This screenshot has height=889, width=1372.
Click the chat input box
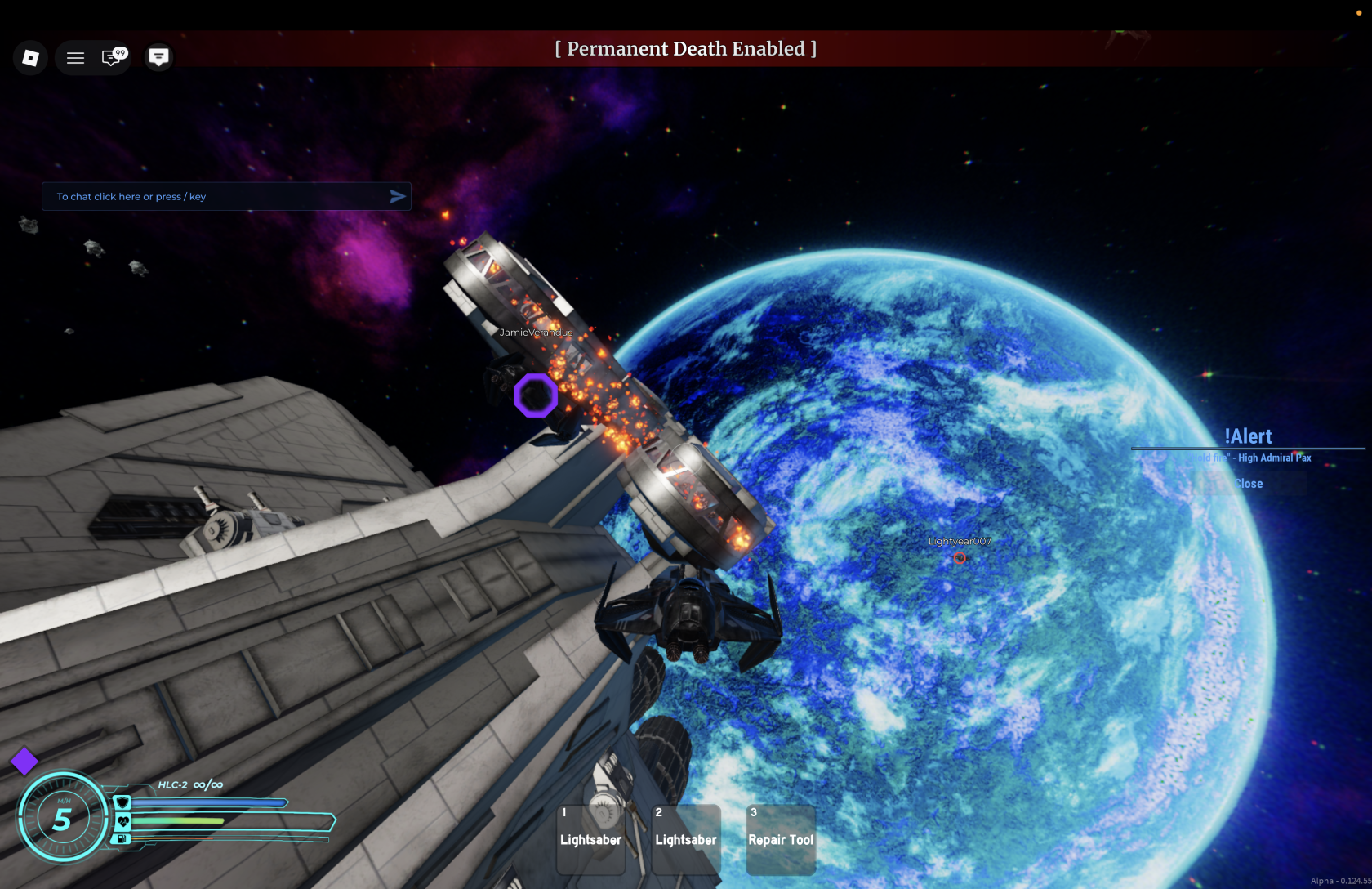tap(216, 197)
